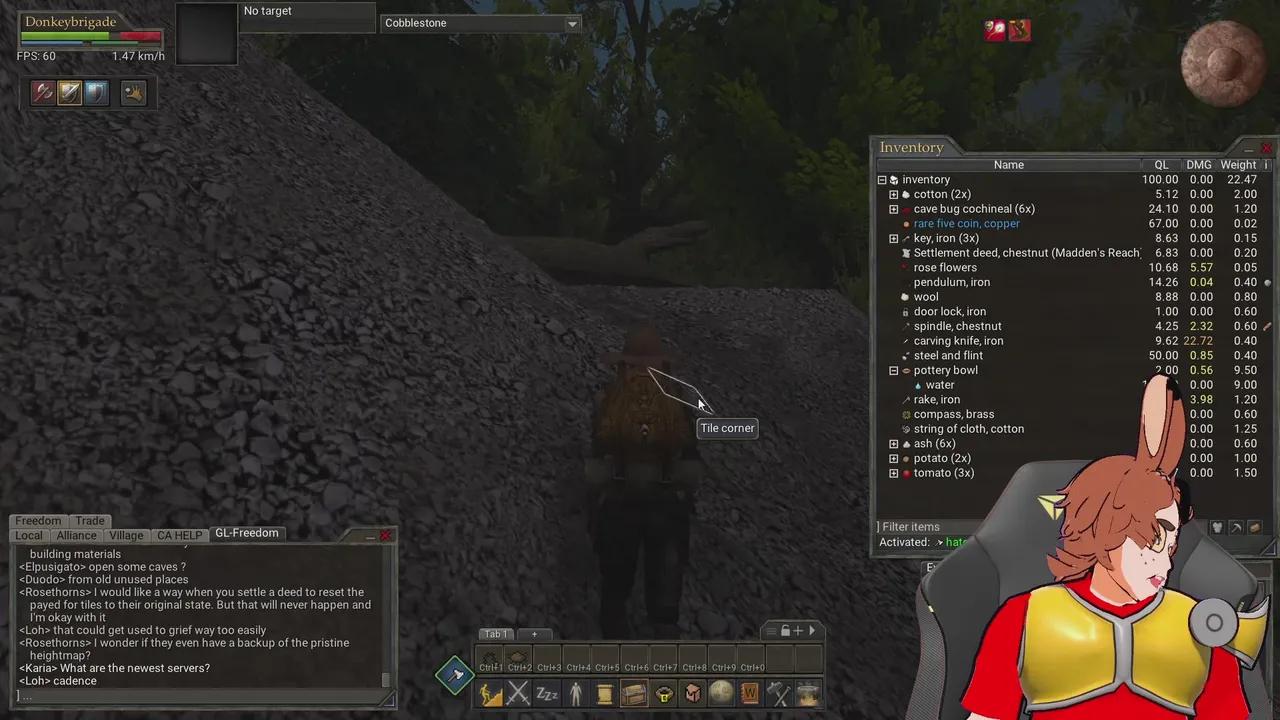Image resolution: width=1280 pixels, height=720 pixels.
Task: Click the crossed tools skills icon
Action: [779, 693]
